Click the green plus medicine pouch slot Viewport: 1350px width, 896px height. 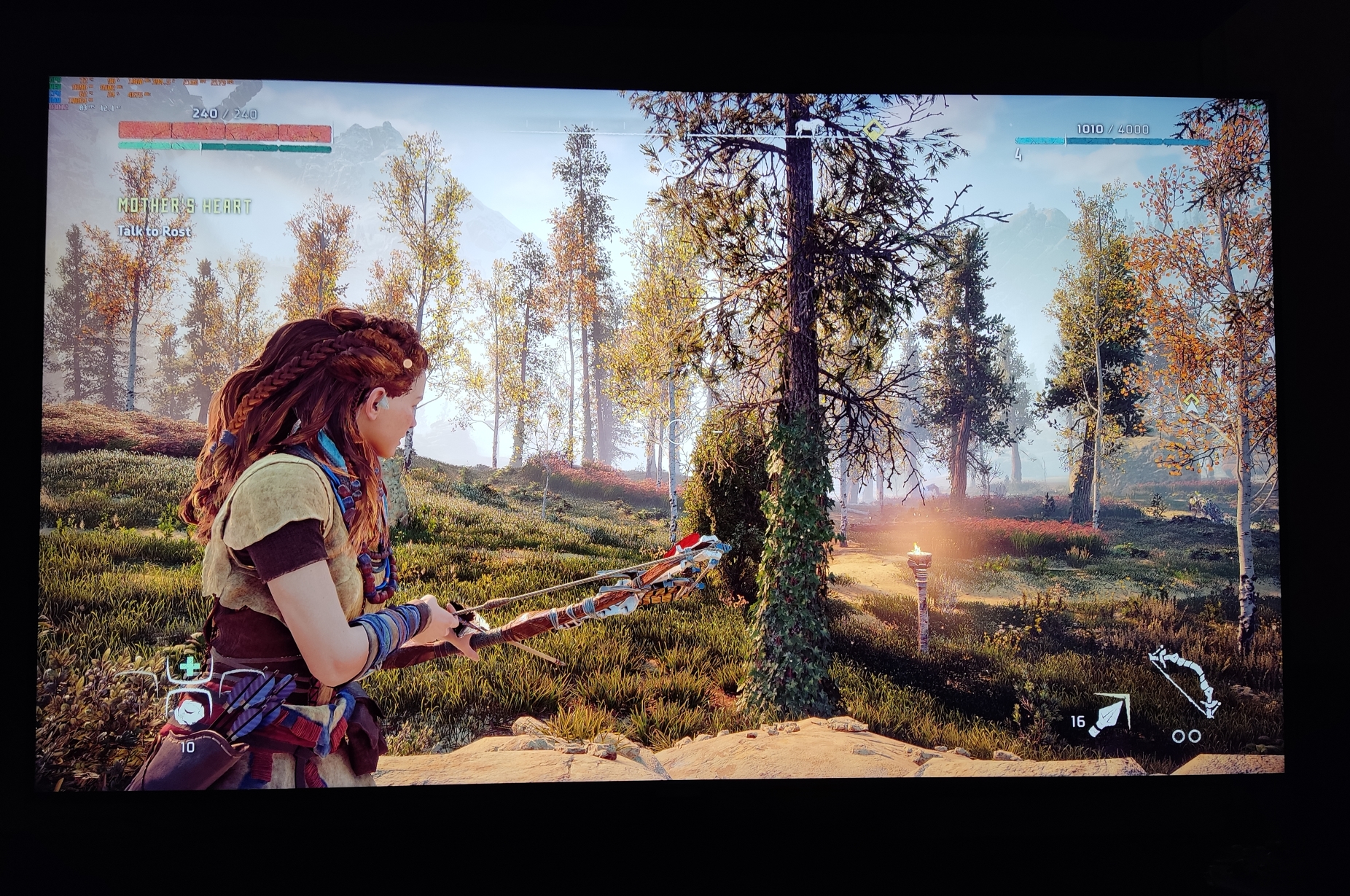point(190,666)
